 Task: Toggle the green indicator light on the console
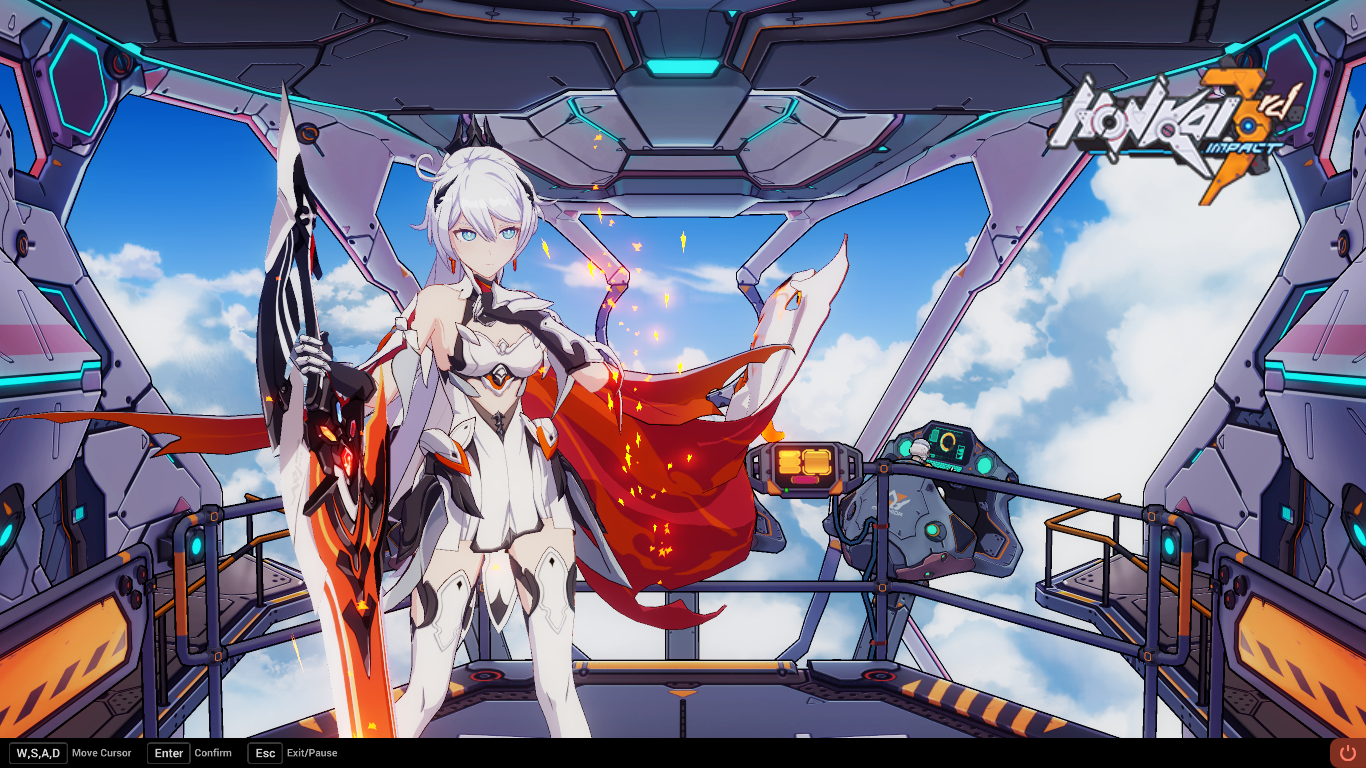[786, 489]
